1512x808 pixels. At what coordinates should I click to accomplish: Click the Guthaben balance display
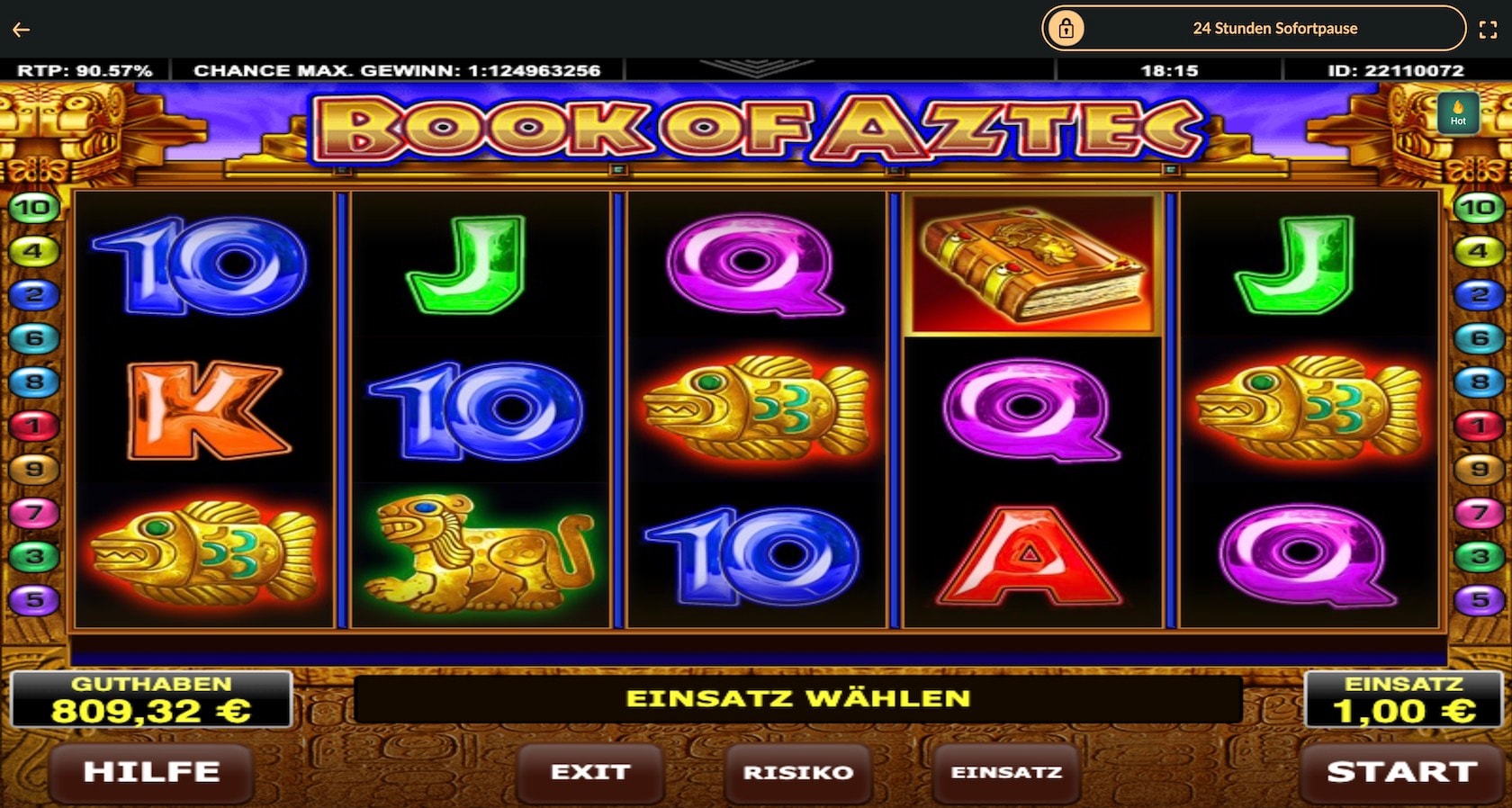tap(151, 700)
